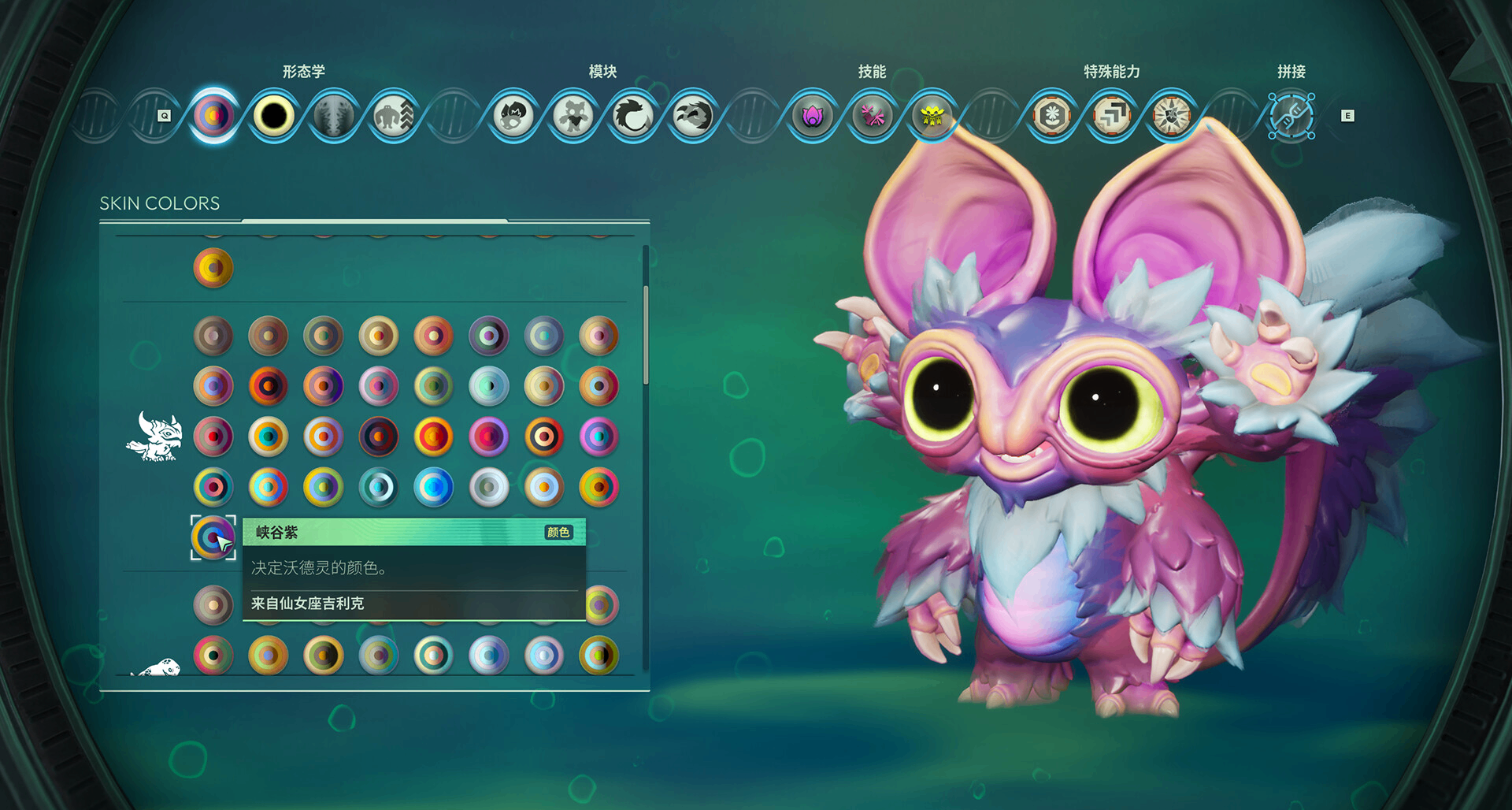Choose the pink splatter skill icon
1512x810 pixels.
click(x=872, y=116)
